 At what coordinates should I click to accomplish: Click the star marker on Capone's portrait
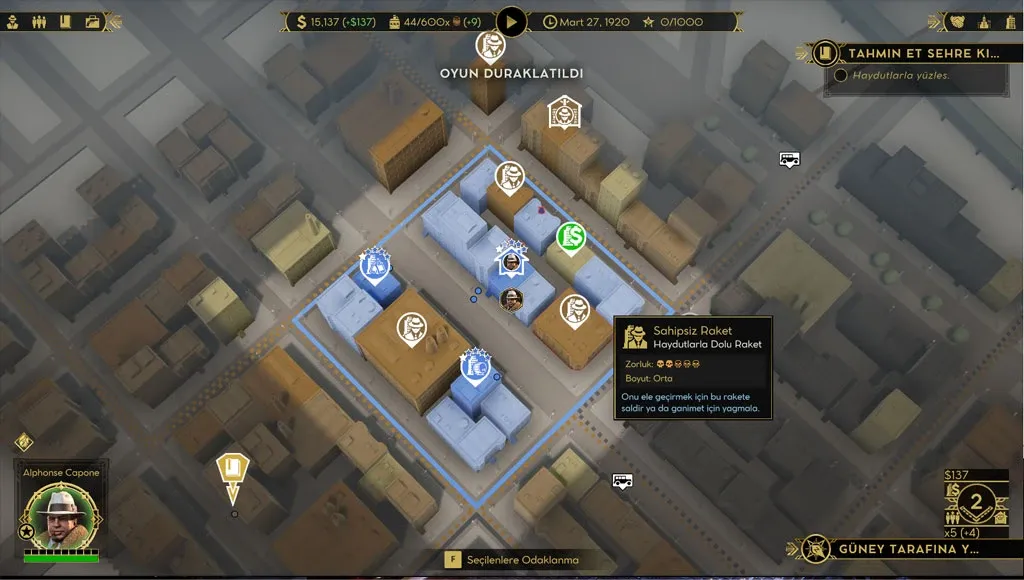[28, 531]
